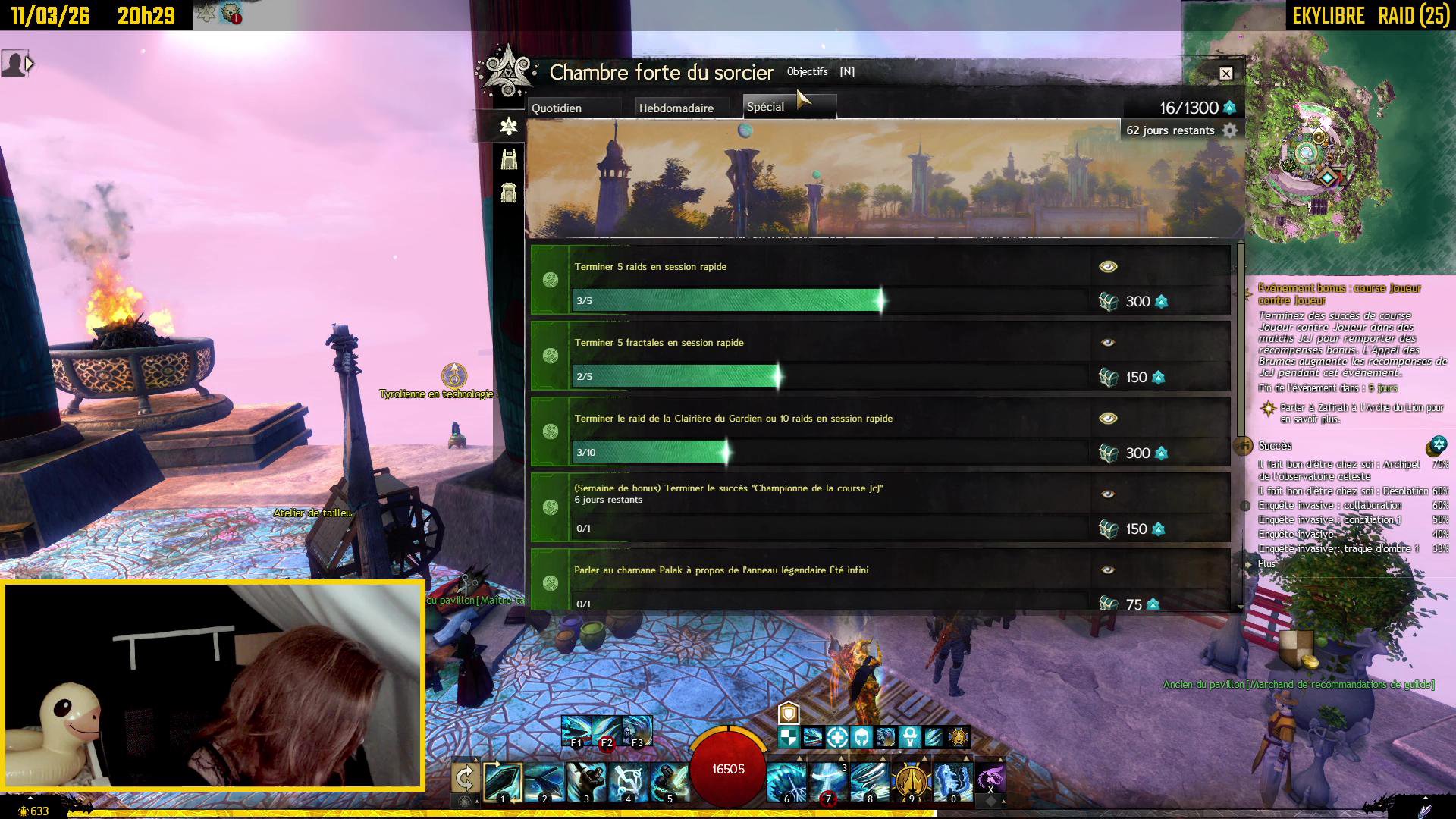Toggle tracking eye for 5 fractales objective
1456x819 pixels.
(x=1108, y=343)
